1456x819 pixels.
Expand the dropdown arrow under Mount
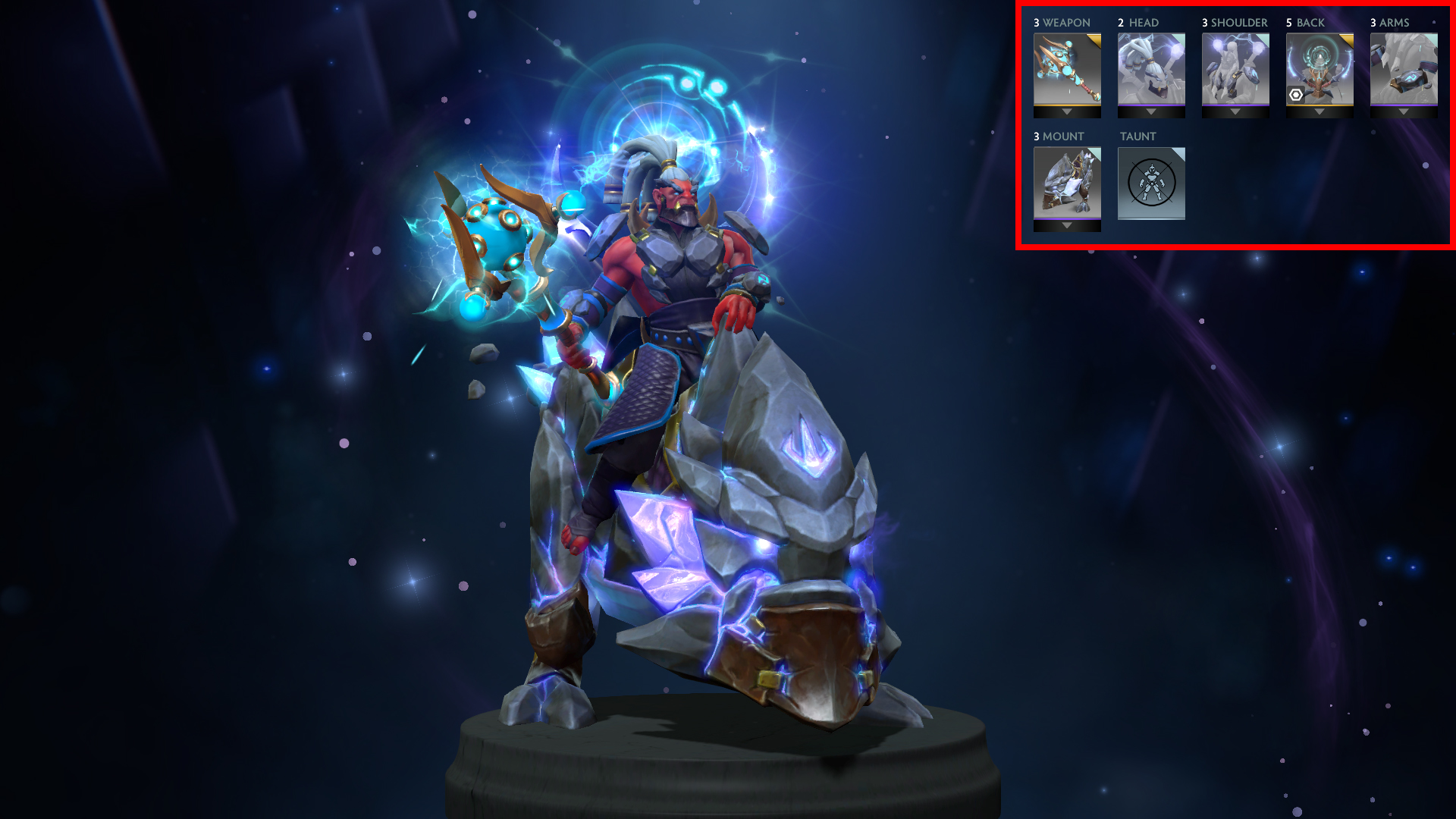(x=1066, y=226)
